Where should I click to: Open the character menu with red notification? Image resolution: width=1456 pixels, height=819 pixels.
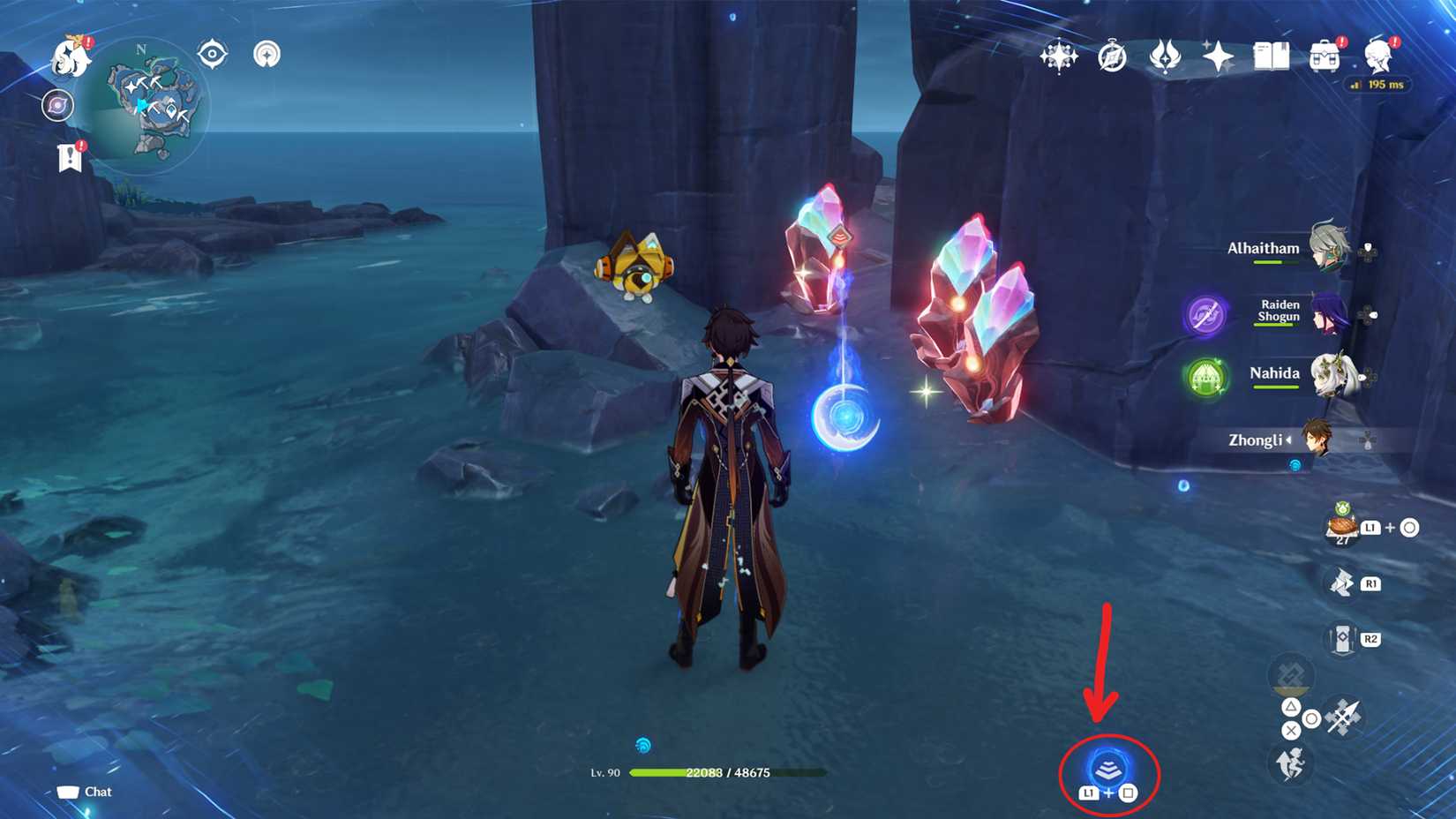pos(1381,58)
